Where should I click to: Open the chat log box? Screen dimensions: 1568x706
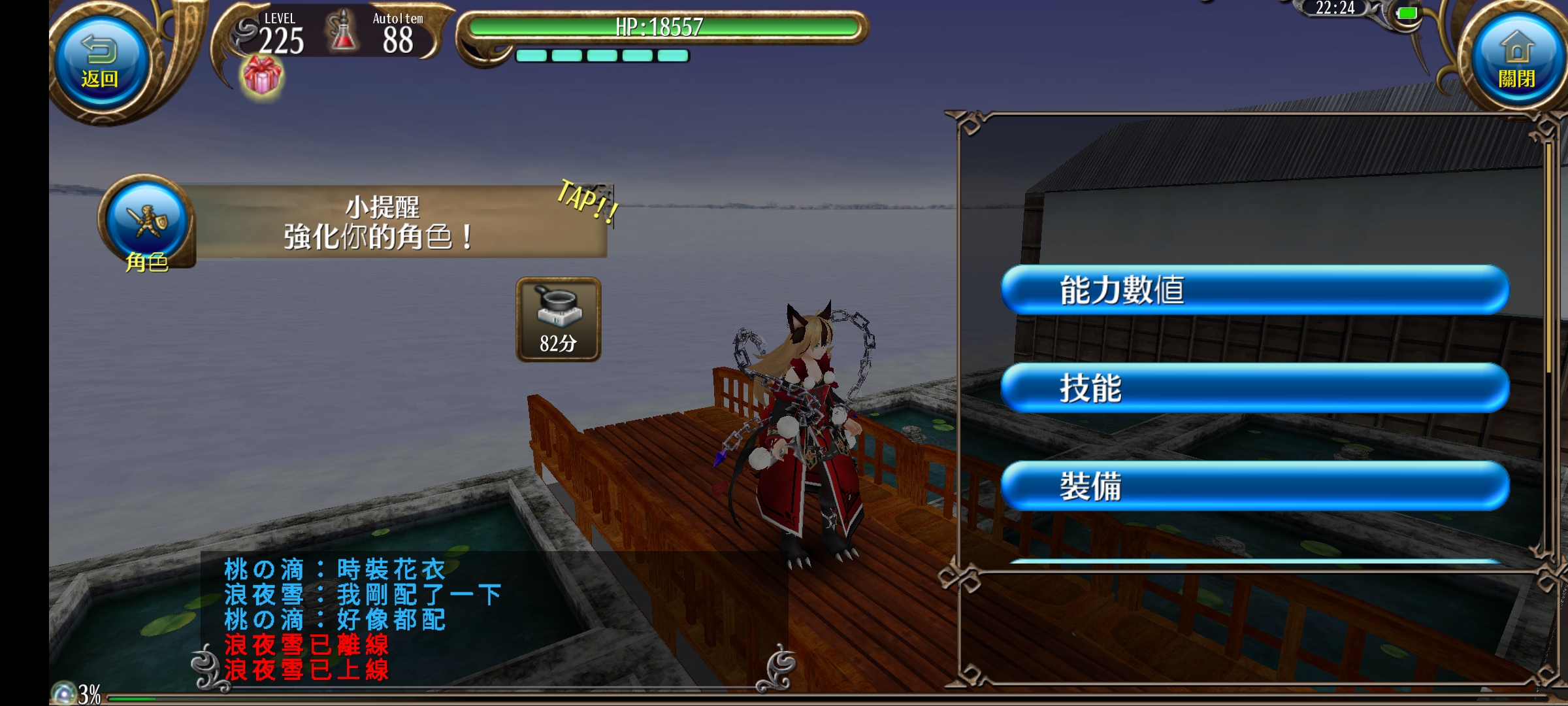(457, 618)
